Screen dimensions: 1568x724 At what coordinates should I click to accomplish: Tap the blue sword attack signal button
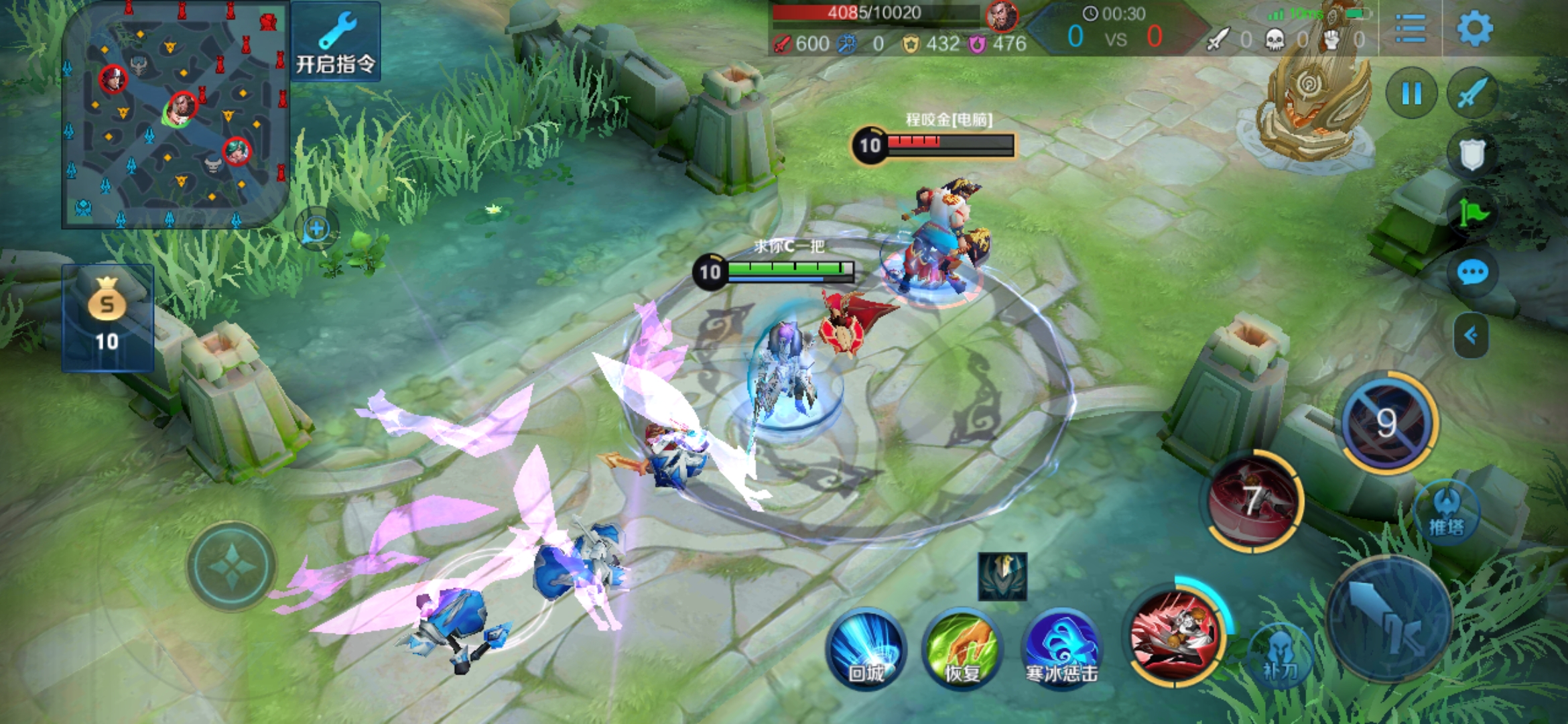pos(1472,94)
